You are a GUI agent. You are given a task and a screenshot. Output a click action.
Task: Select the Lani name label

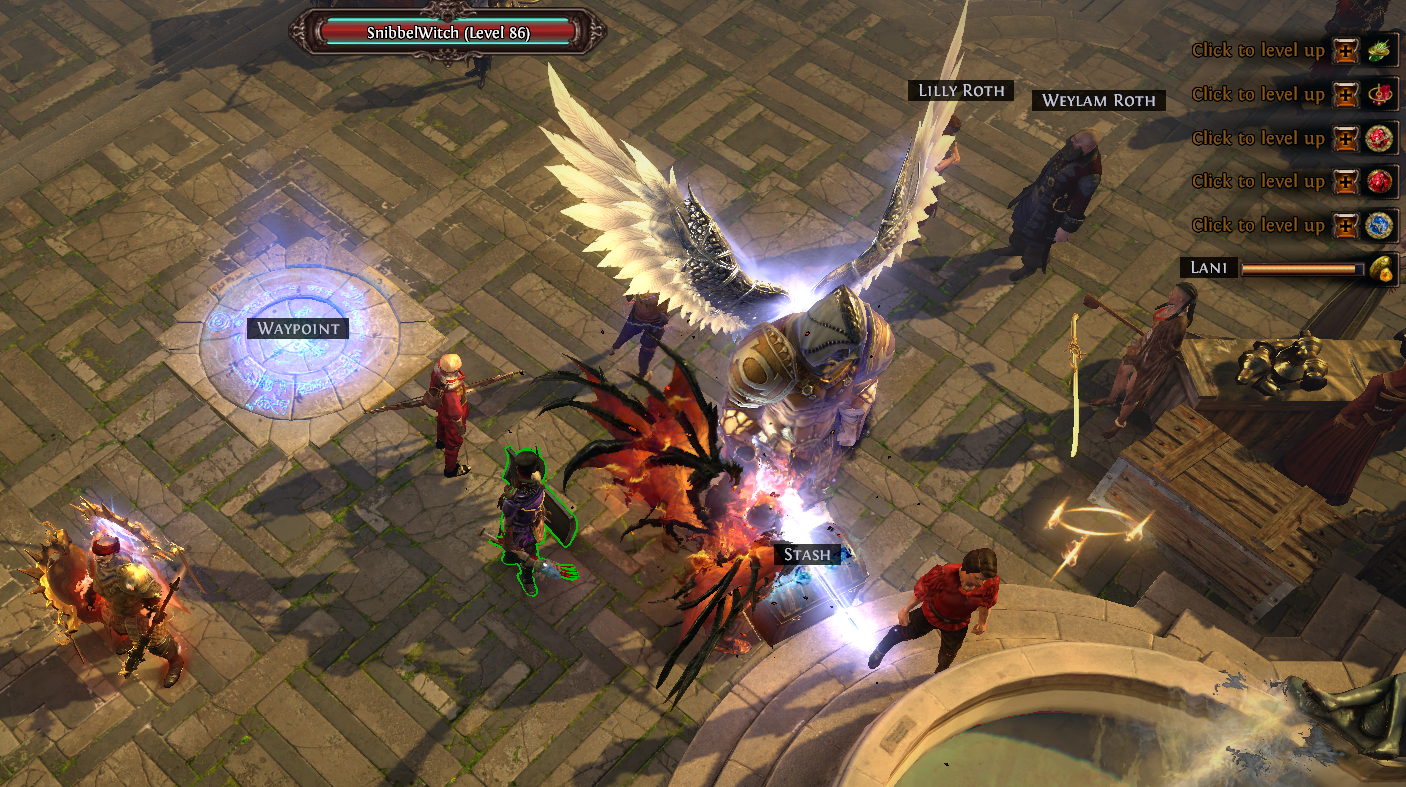click(1209, 268)
